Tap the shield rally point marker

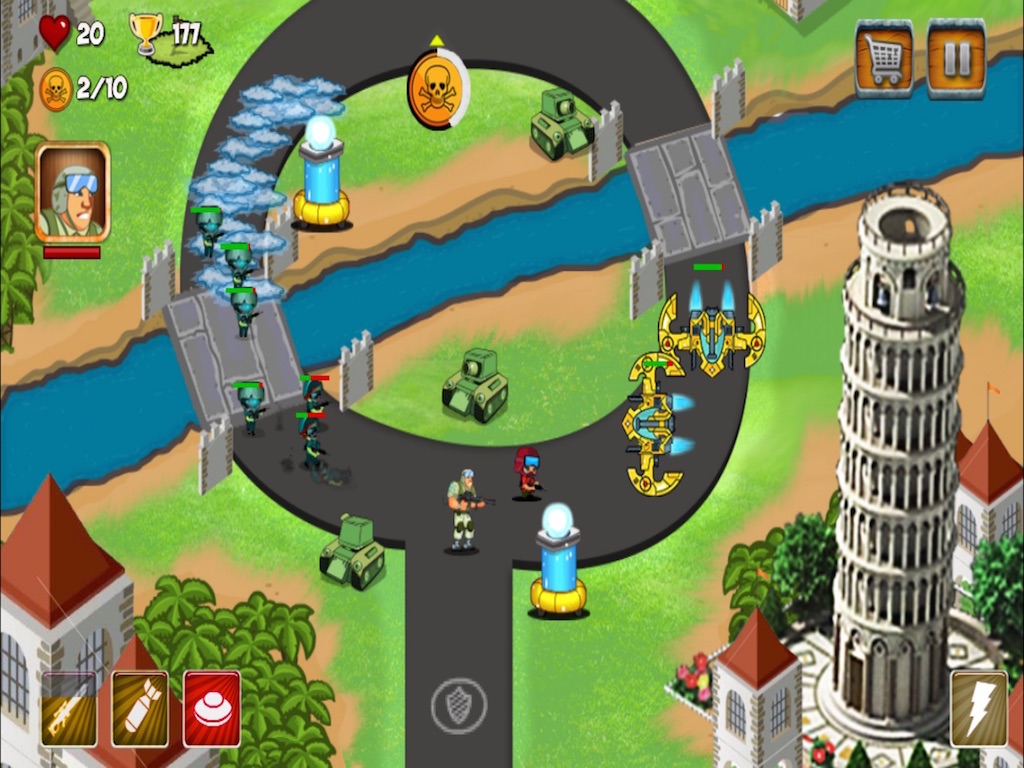pos(458,706)
